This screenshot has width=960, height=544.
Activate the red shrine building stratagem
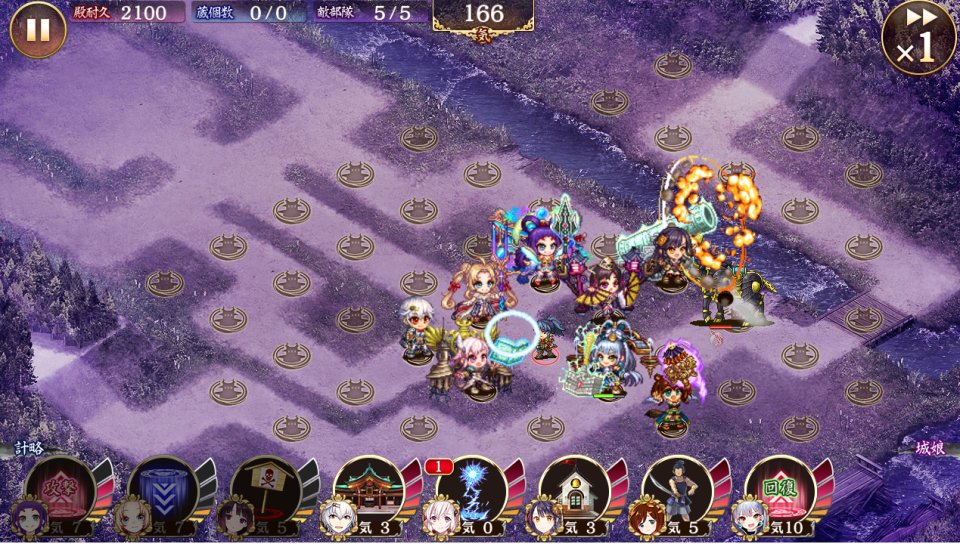point(369,489)
